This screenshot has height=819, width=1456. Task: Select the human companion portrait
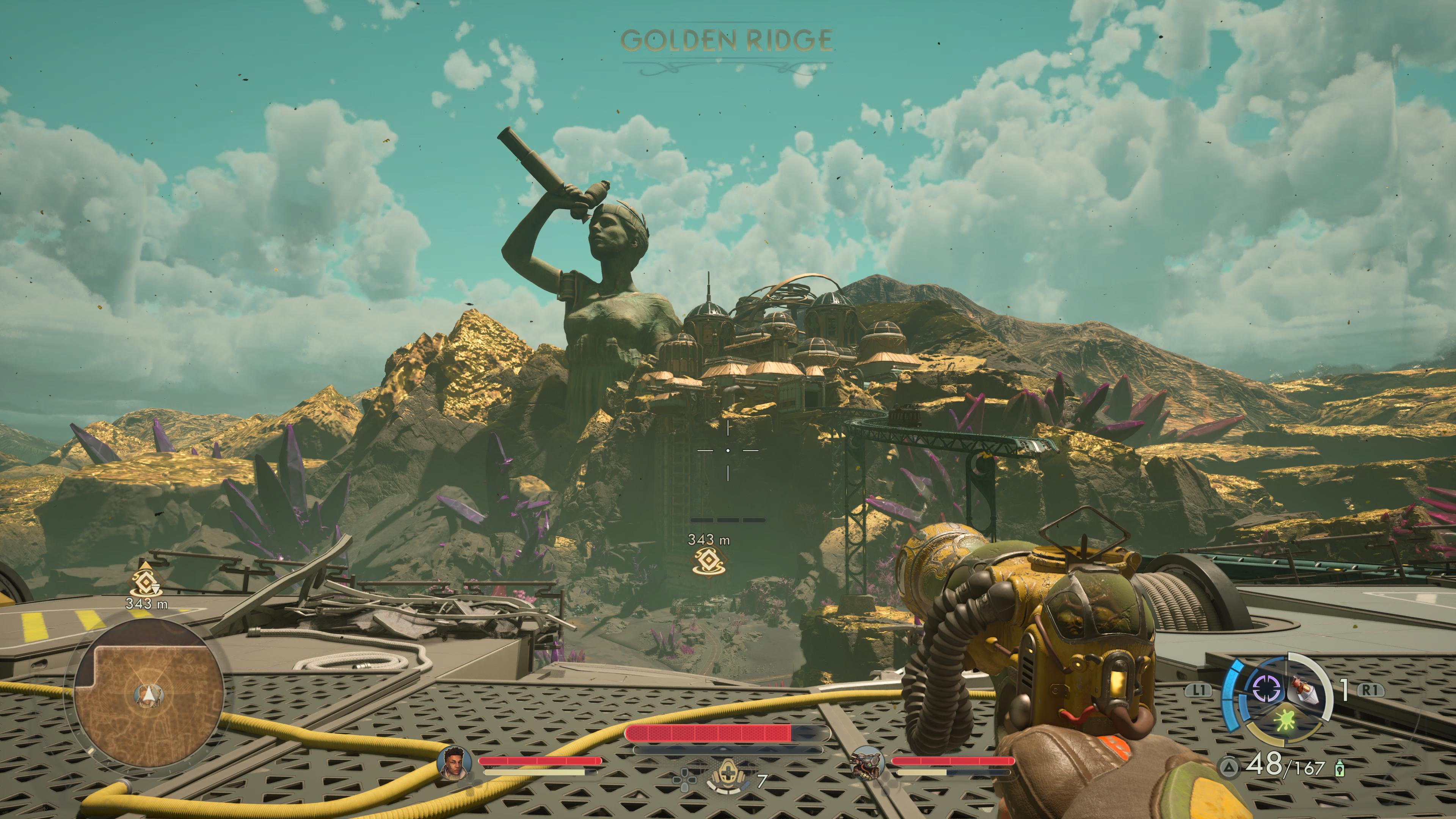[x=454, y=763]
